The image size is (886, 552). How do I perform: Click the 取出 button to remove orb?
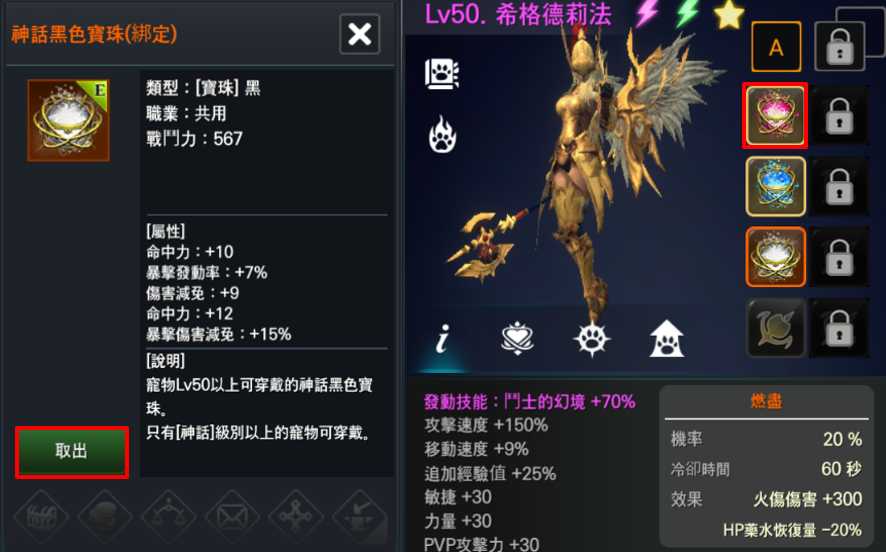click(x=71, y=451)
